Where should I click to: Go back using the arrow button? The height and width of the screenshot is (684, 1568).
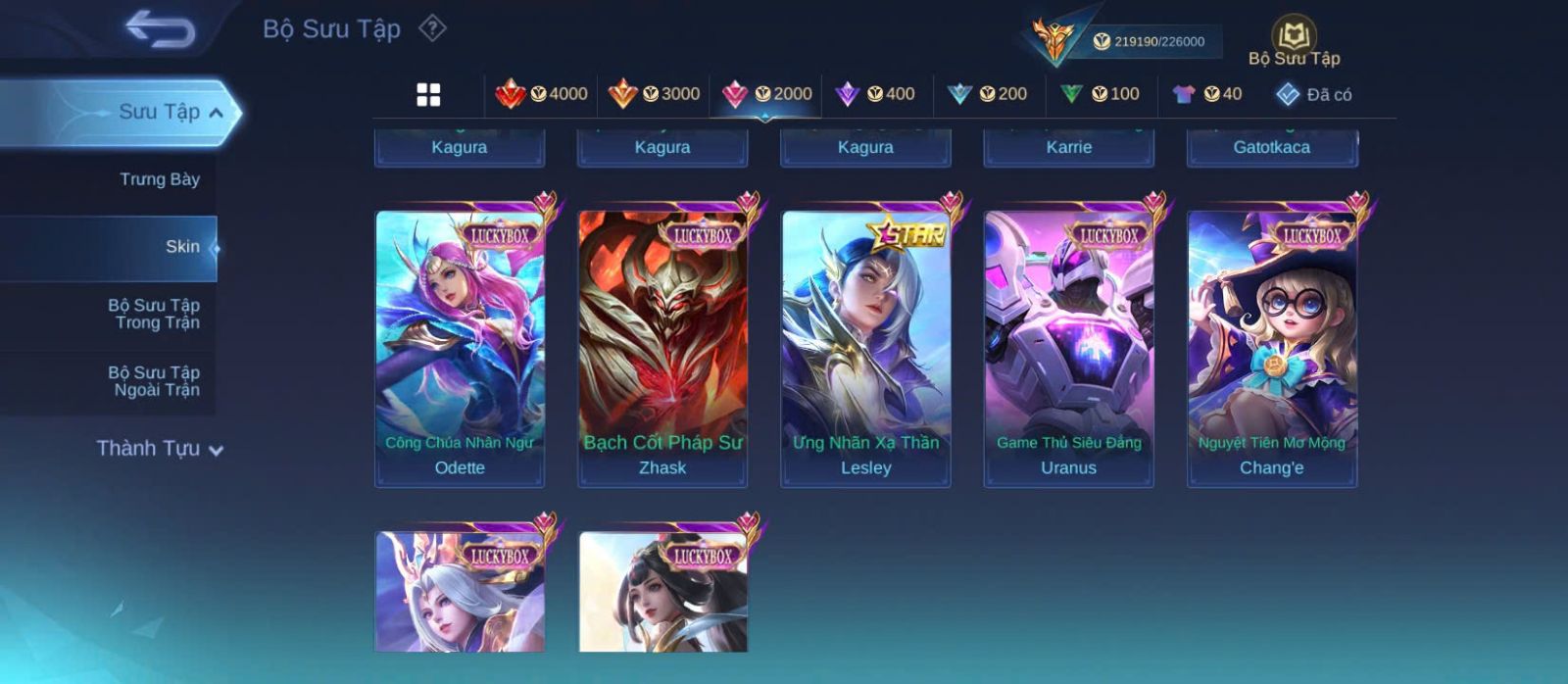(160, 29)
